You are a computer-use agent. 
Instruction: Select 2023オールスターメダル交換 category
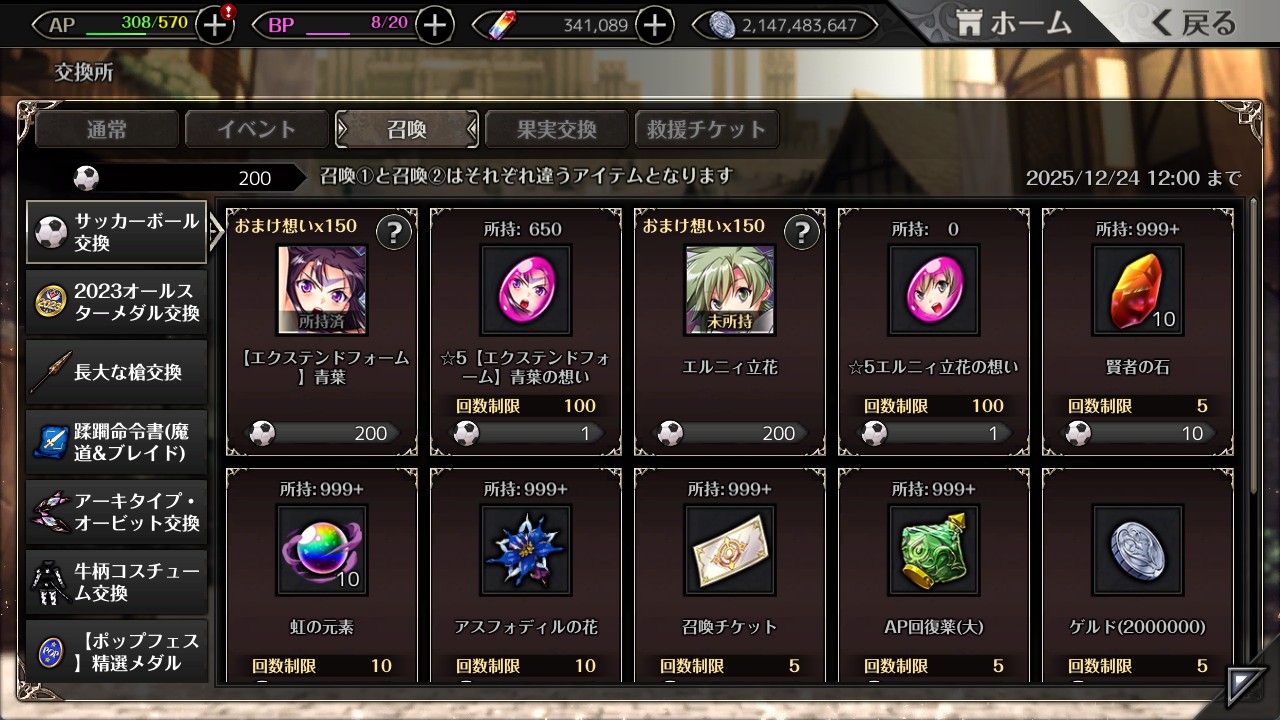[117, 302]
